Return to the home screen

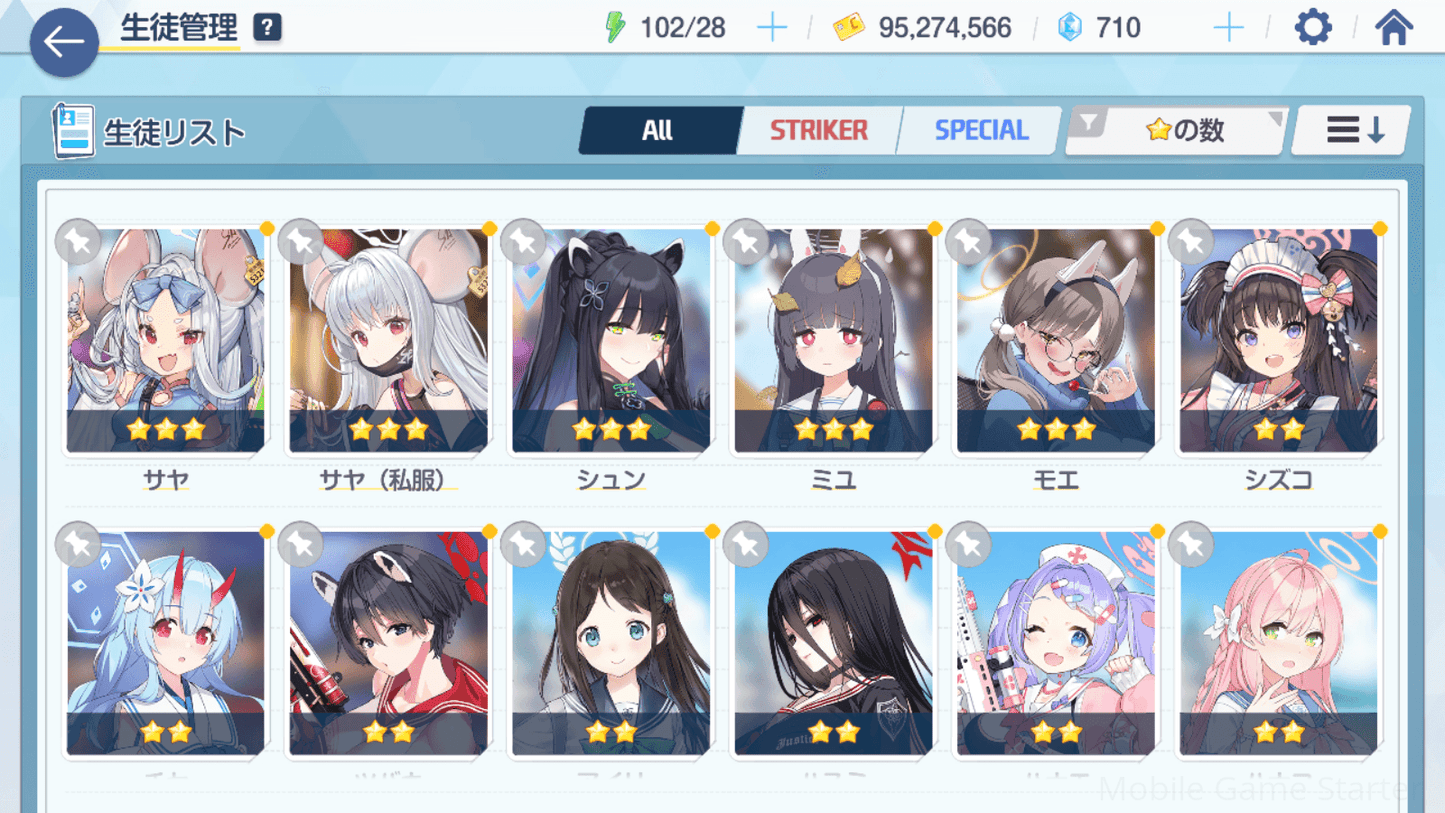pyautogui.click(x=1393, y=28)
